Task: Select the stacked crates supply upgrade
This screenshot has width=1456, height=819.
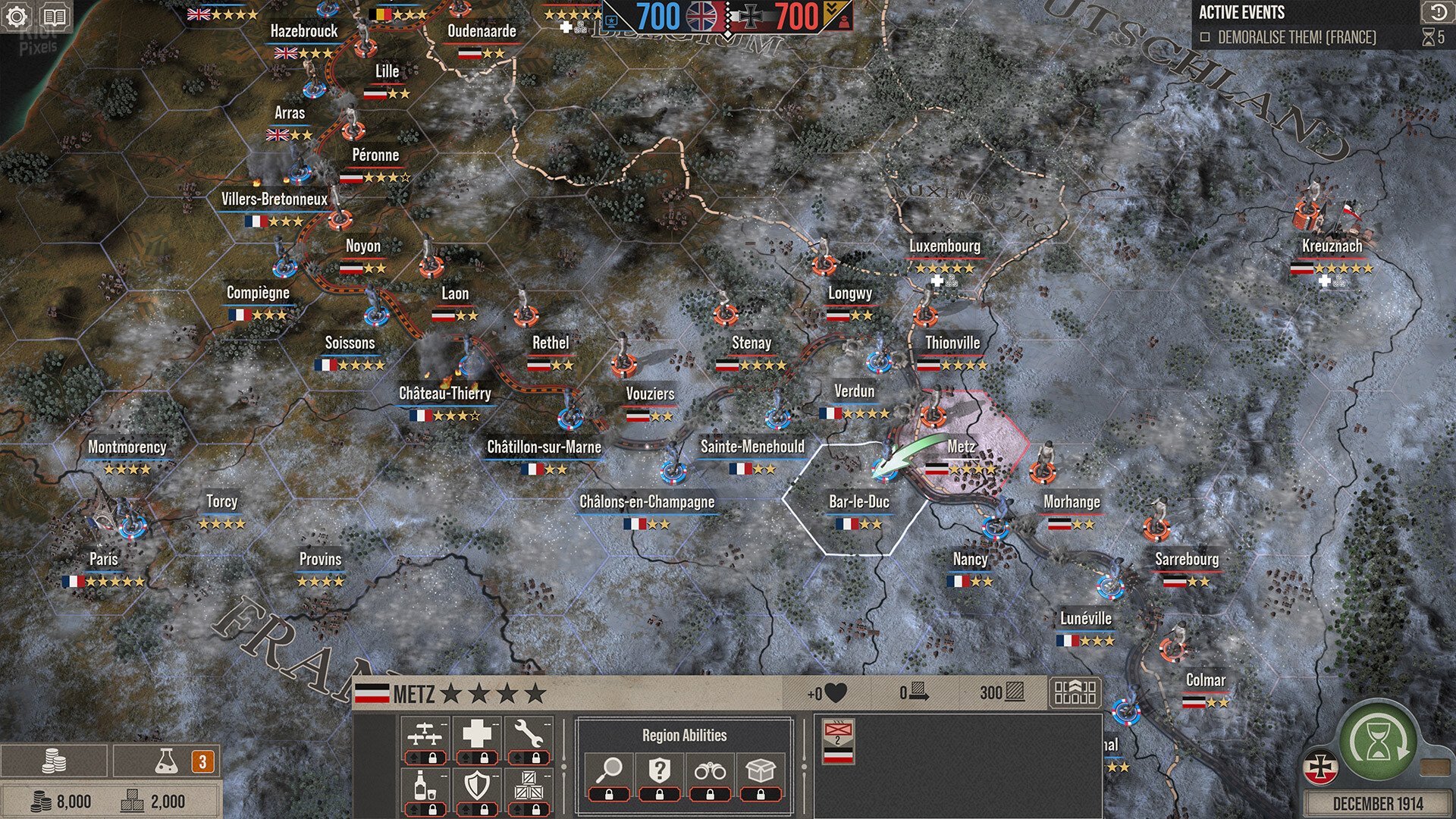Action: click(x=529, y=790)
